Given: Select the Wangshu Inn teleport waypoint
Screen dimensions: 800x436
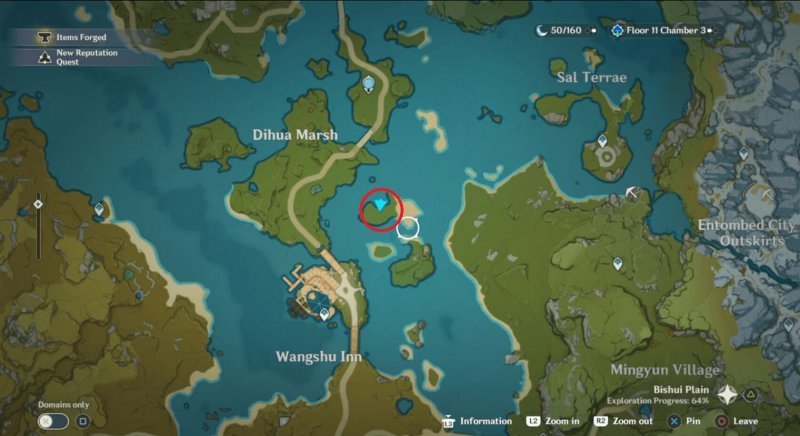Looking at the screenshot, I should coord(325,314).
